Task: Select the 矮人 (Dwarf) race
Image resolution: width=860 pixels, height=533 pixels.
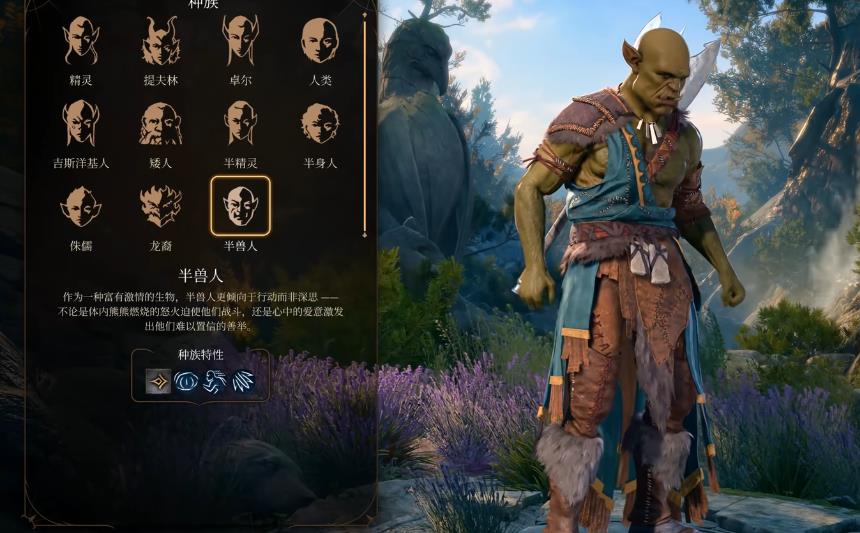Action: pos(160,124)
